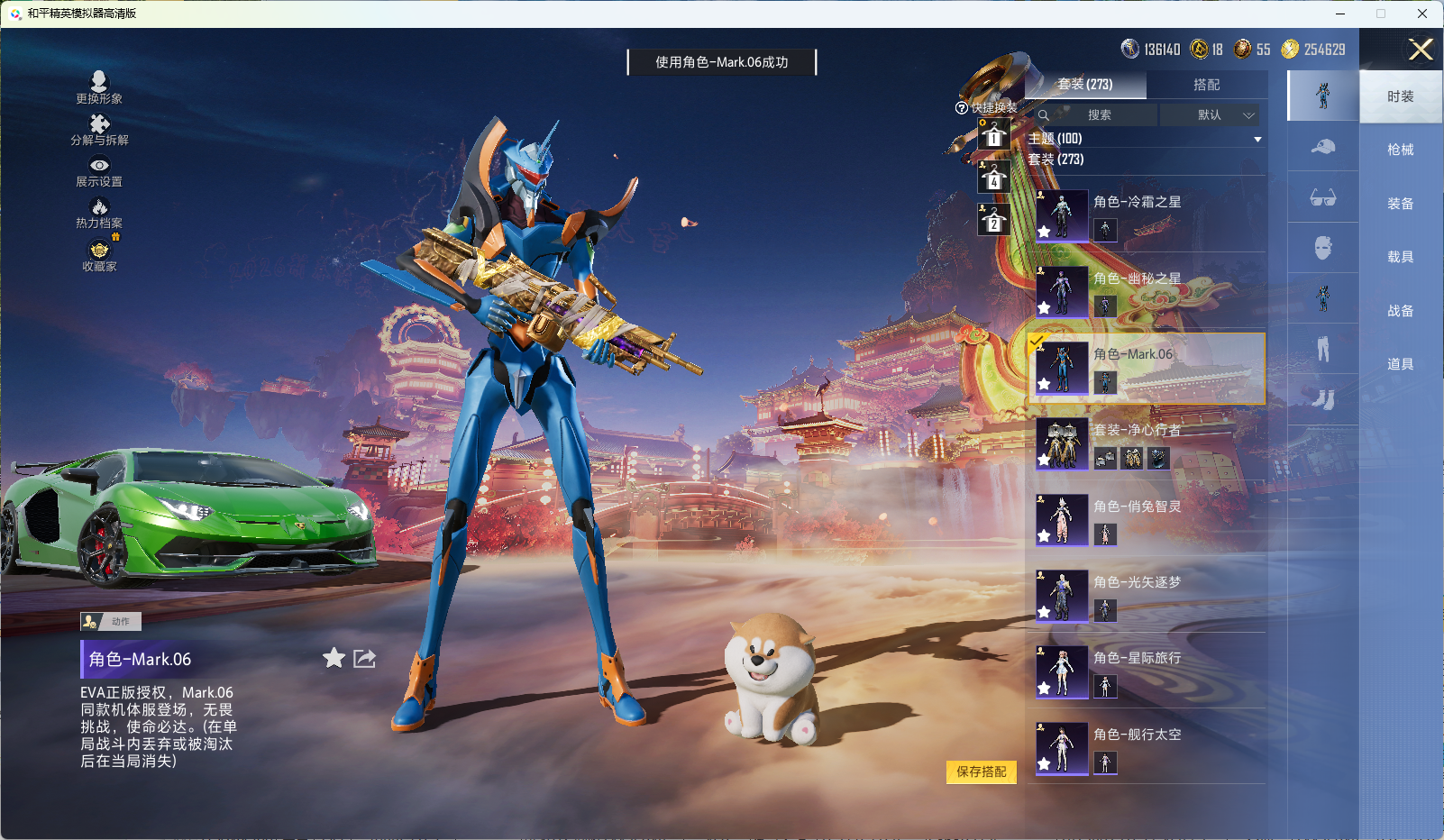1444x840 pixels.
Task: Open the 载具 vehicles category
Action: tap(1400, 257)
